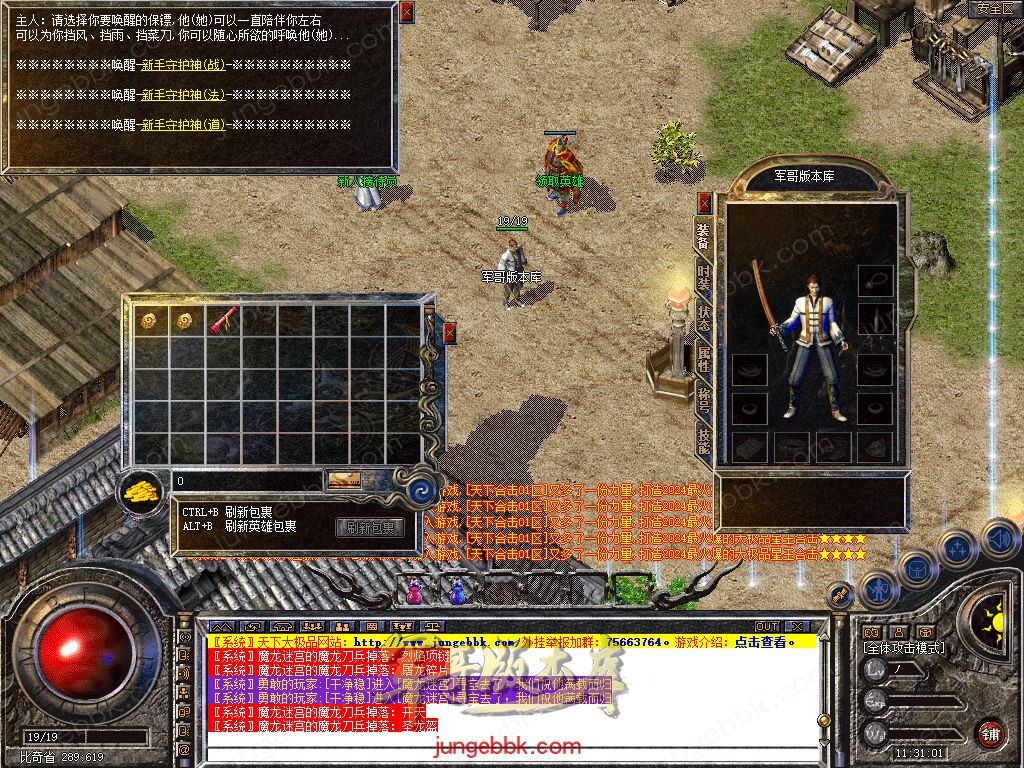
Task: Close the bag inventory window
Action: pos(449,333)
